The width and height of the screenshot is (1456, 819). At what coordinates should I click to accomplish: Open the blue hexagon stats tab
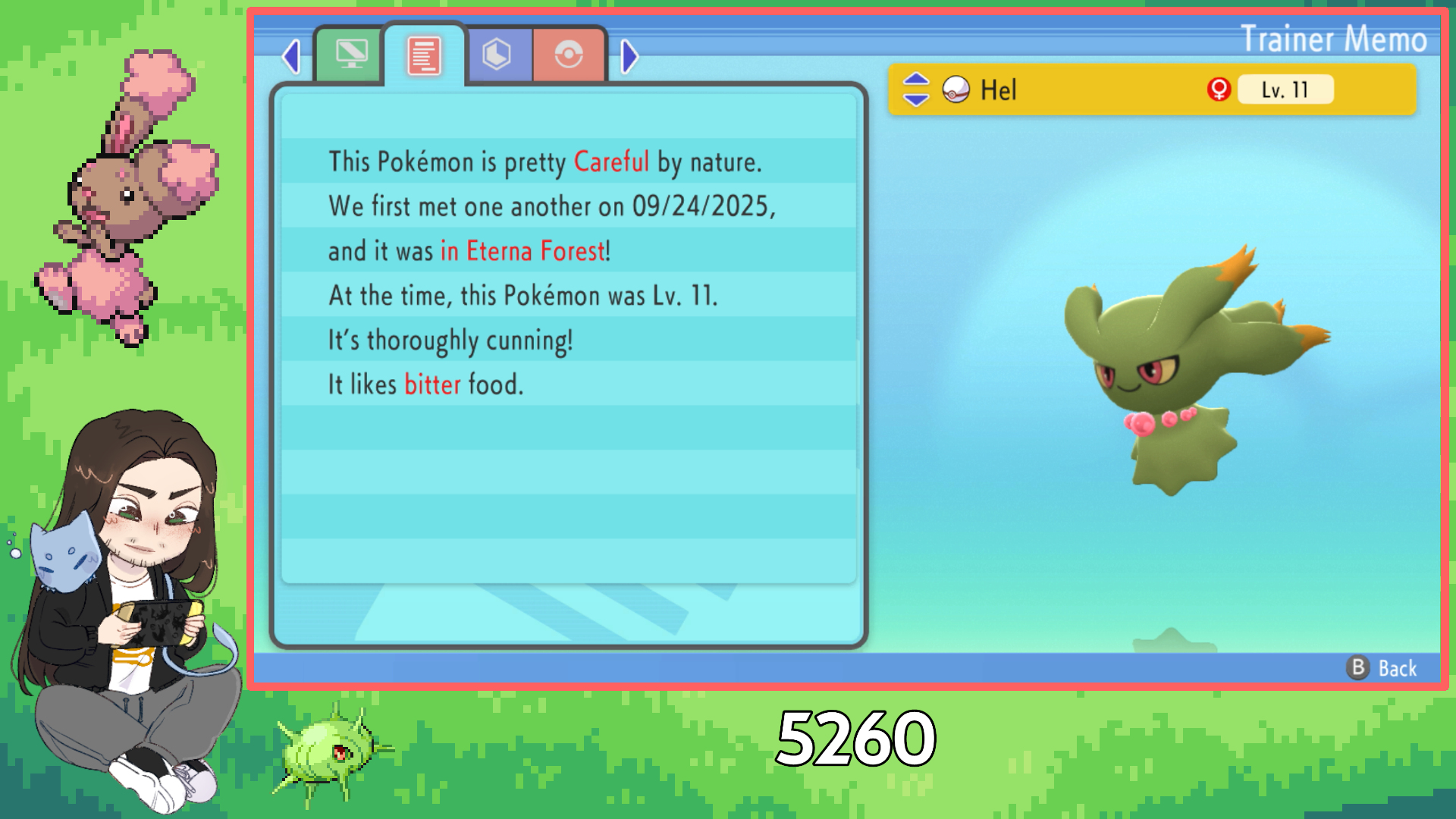[x=497, y=55]
